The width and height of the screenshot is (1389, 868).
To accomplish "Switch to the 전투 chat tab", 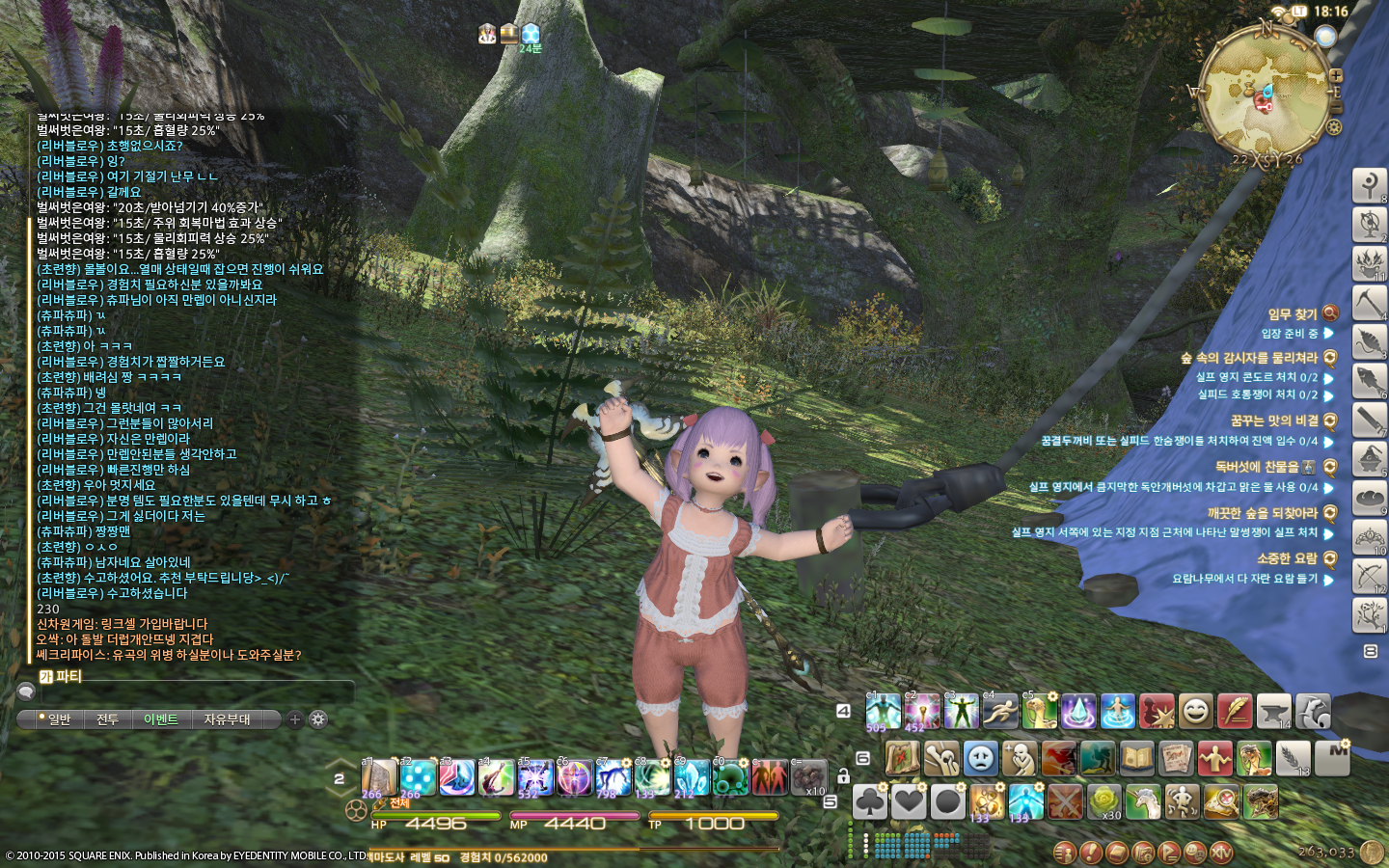I will (107, 719).
